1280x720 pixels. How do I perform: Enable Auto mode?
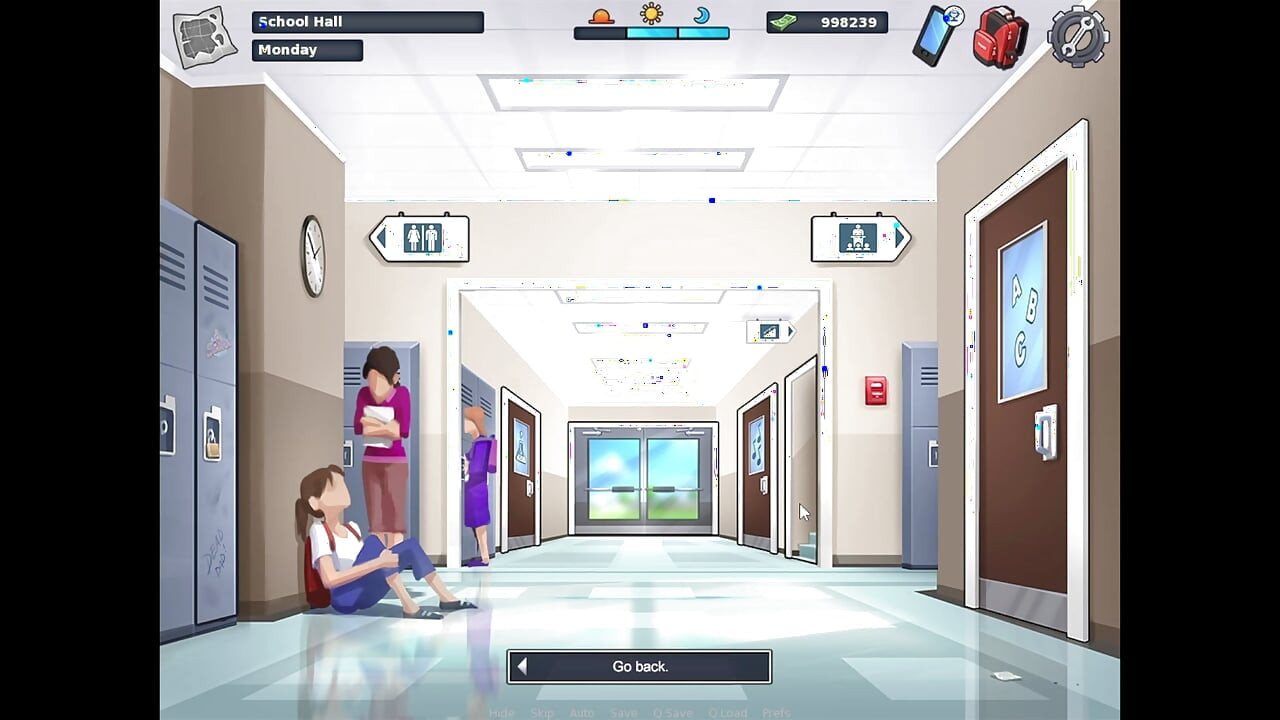point(583,712)
